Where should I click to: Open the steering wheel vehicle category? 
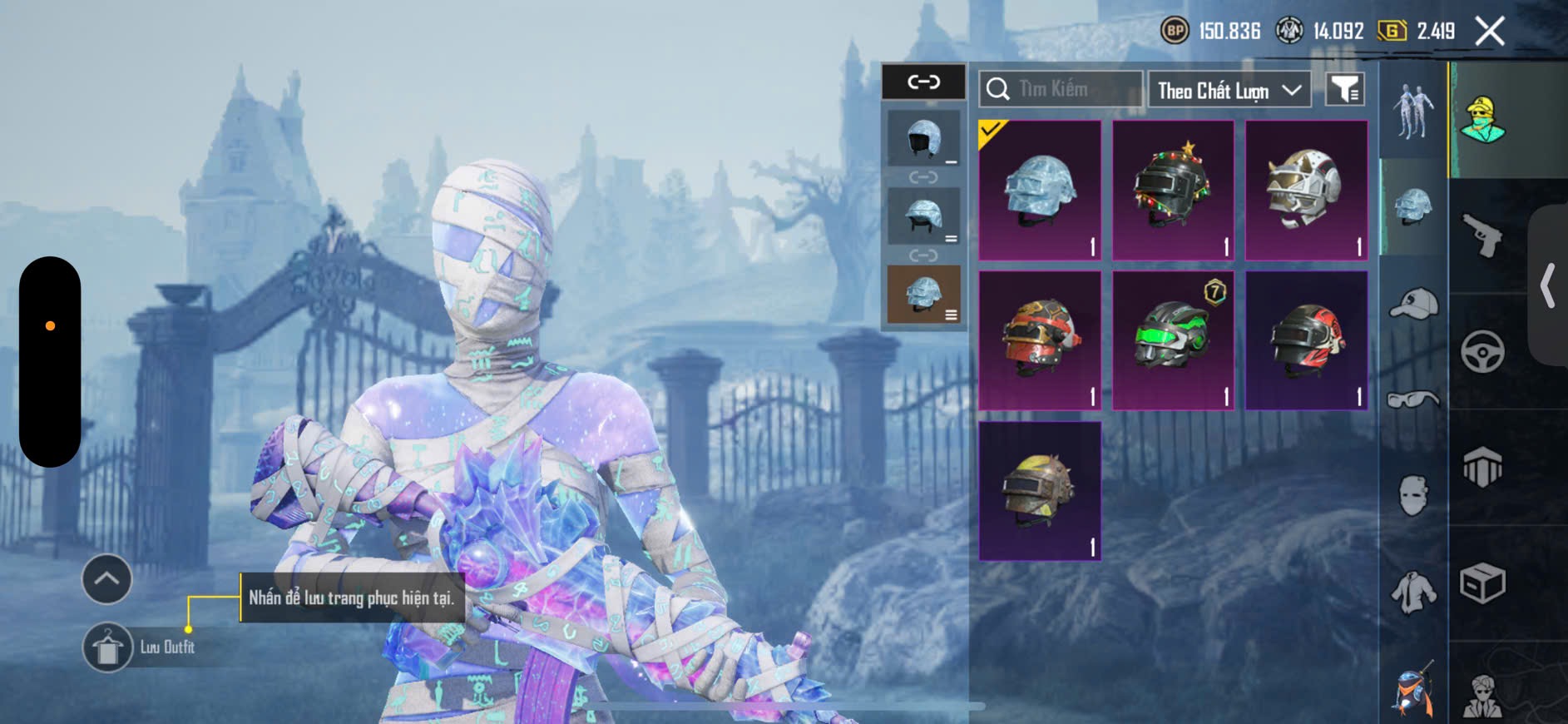[1482, 351]
